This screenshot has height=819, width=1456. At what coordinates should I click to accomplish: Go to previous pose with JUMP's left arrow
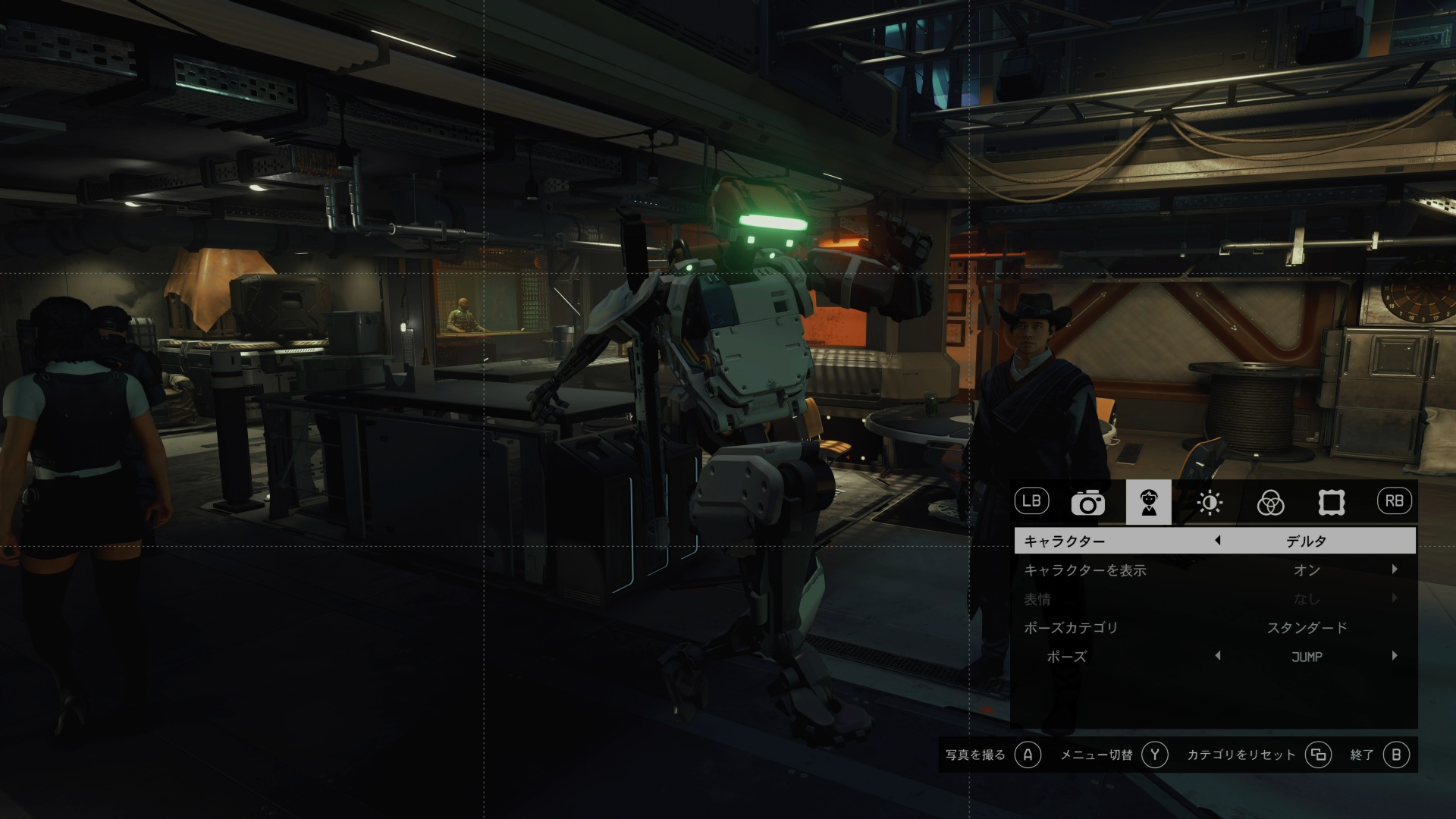point(1217,656)
